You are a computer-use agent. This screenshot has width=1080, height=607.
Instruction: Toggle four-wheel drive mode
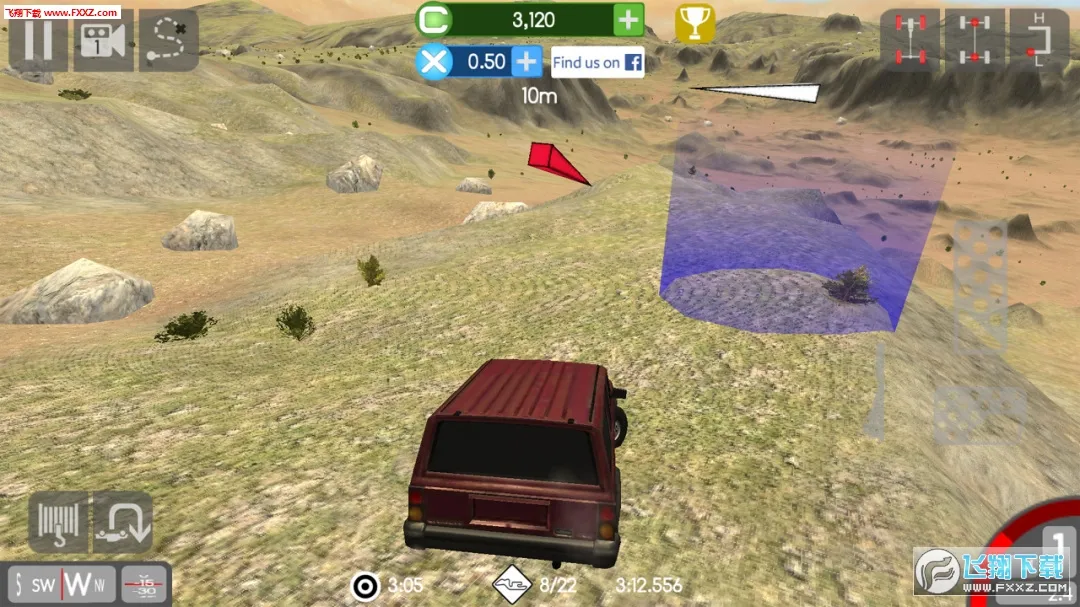909,40
